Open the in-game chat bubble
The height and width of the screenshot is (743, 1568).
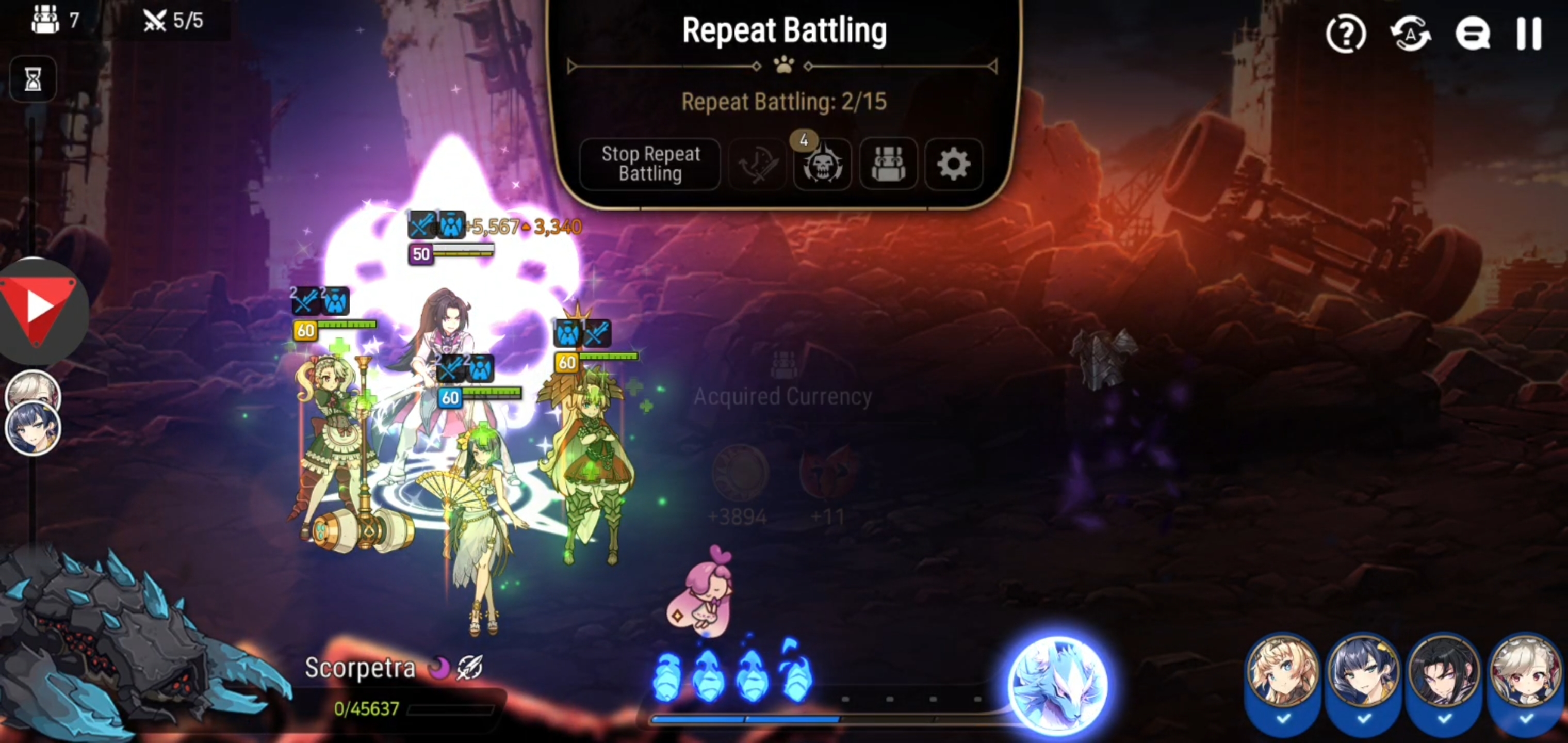tap(1473, 34)
